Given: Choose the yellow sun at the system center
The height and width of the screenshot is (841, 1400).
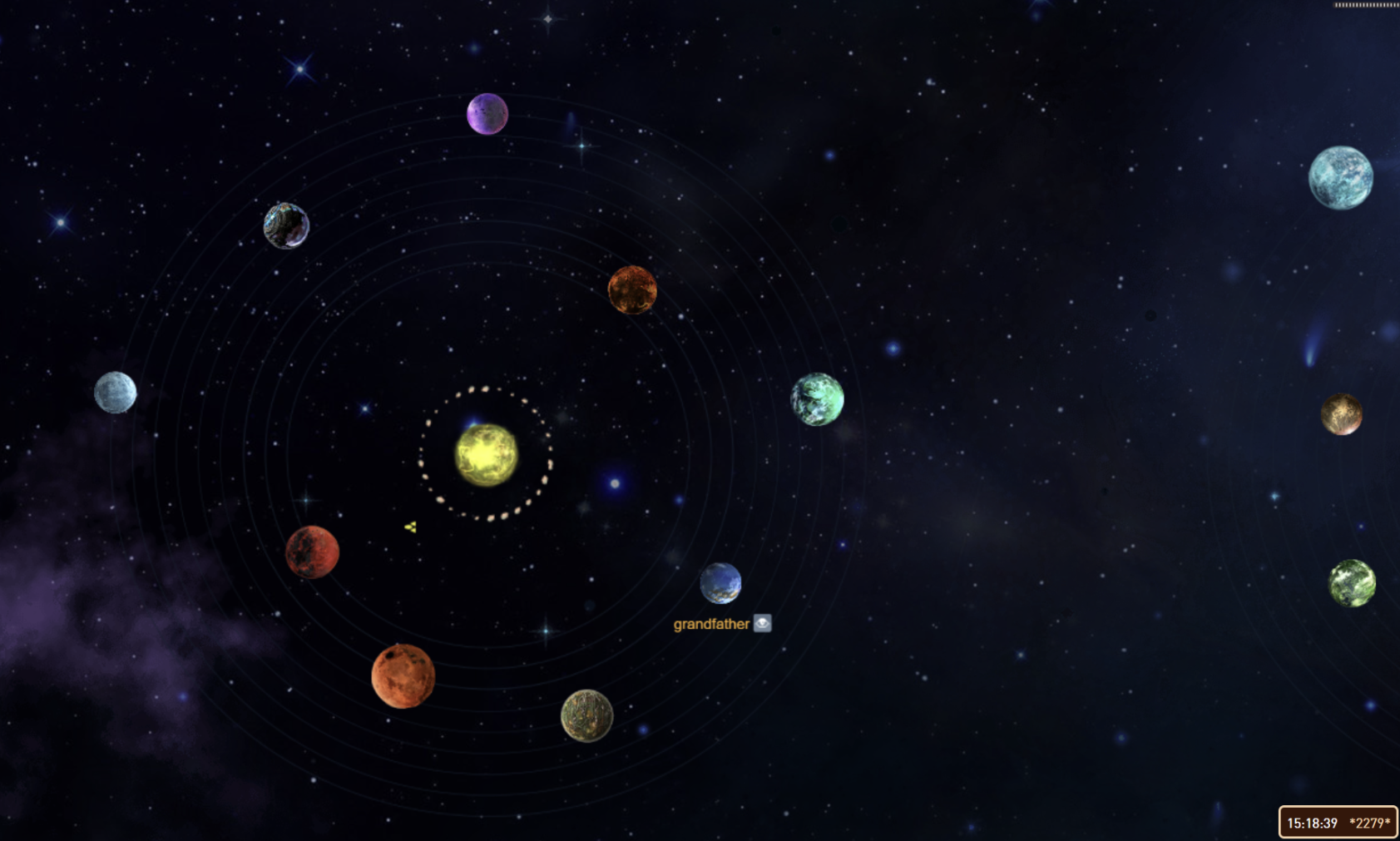Looking at the screenshot, I should coord(487,454).
